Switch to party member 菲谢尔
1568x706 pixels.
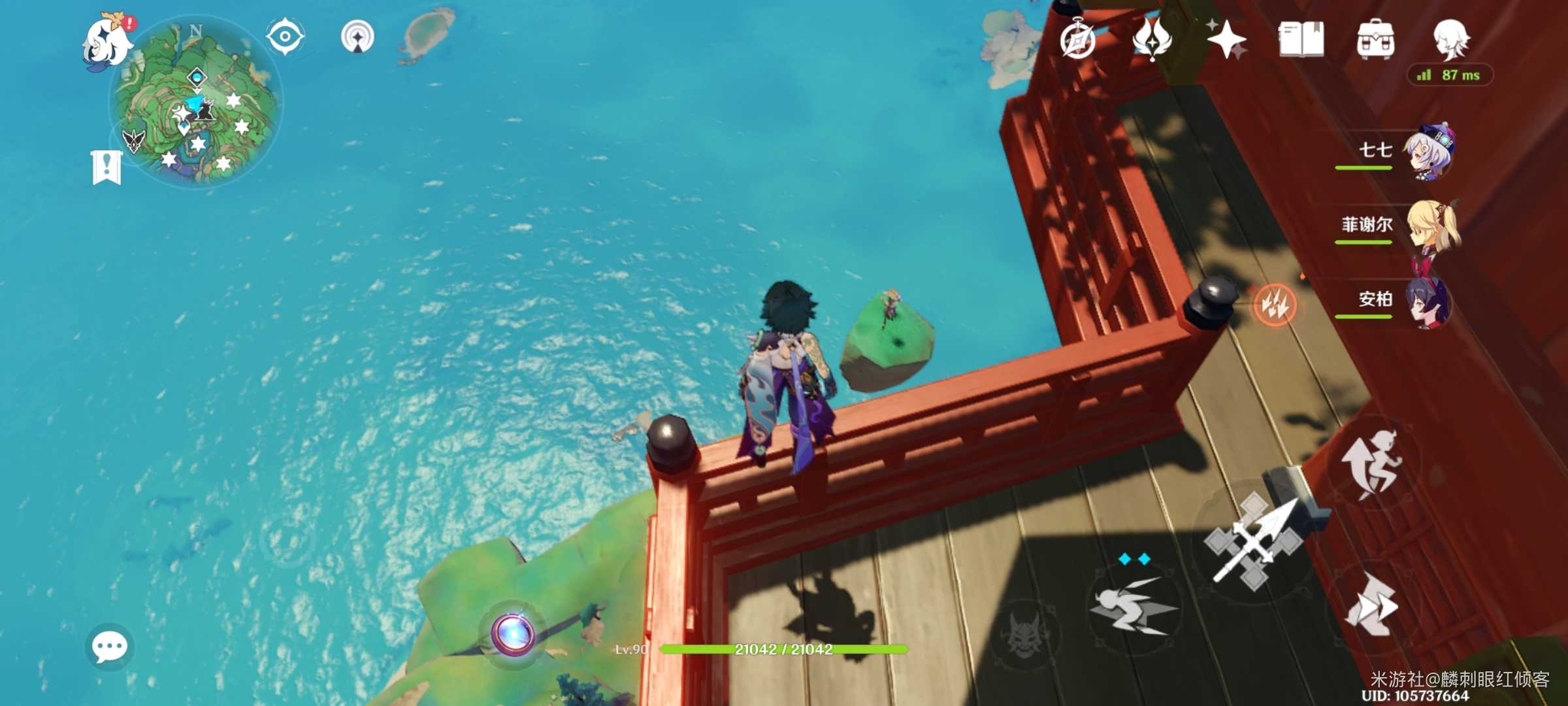tap(1431, 226)
